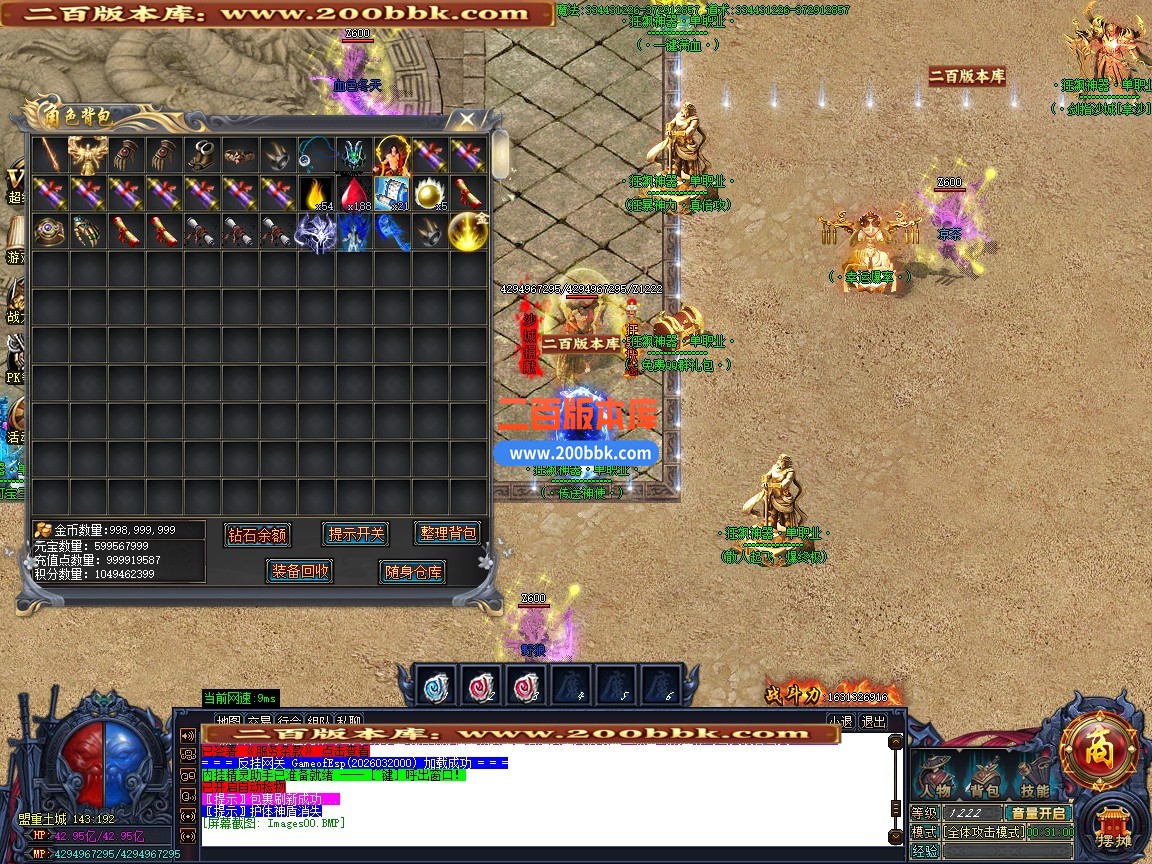The height and width of the screenshot is (864, 1152).
Task: Click the 小退 logout button
Action: 840,721
